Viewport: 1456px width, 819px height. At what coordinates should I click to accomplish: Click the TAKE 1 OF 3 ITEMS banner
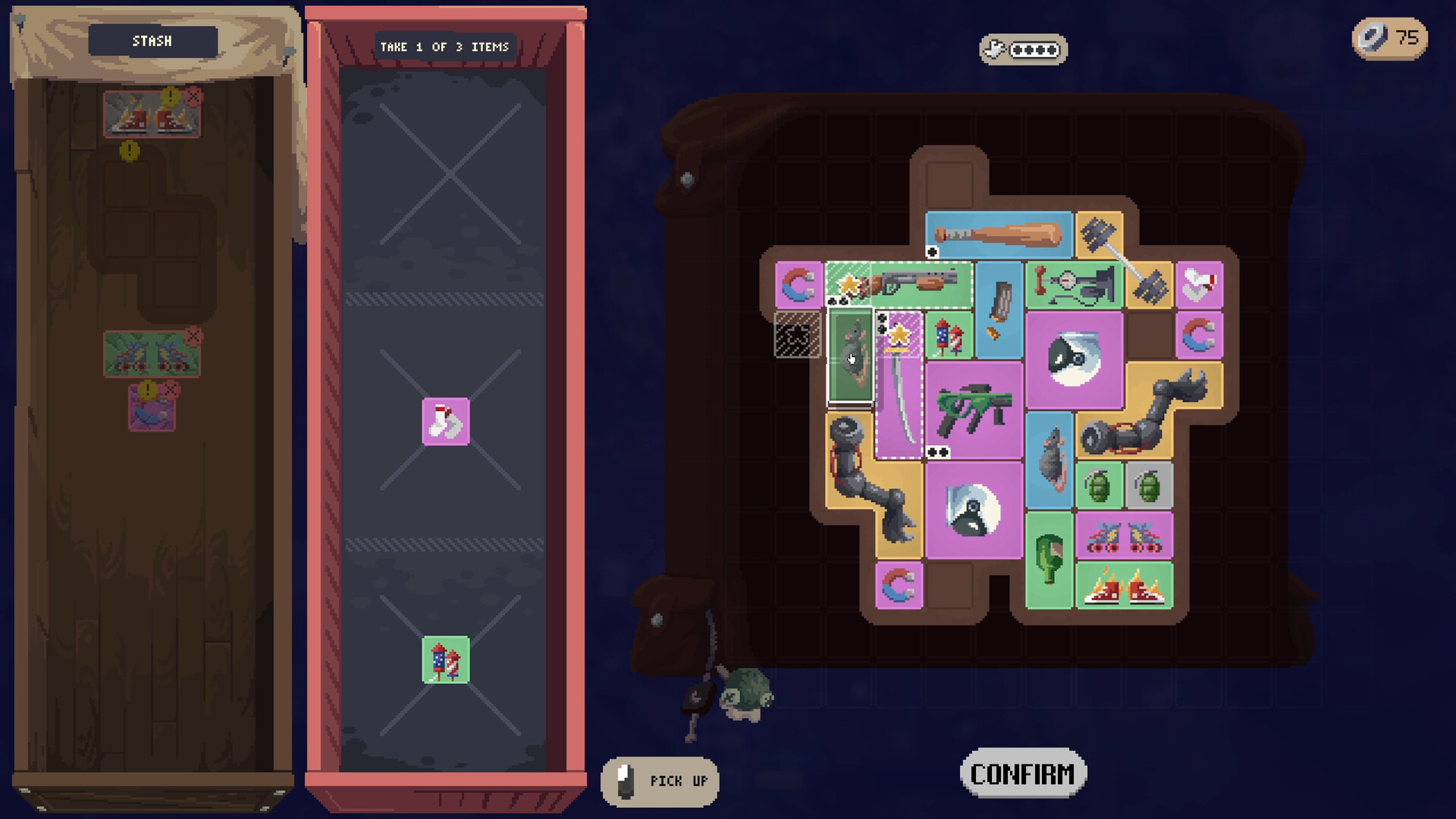click(446, 45)
